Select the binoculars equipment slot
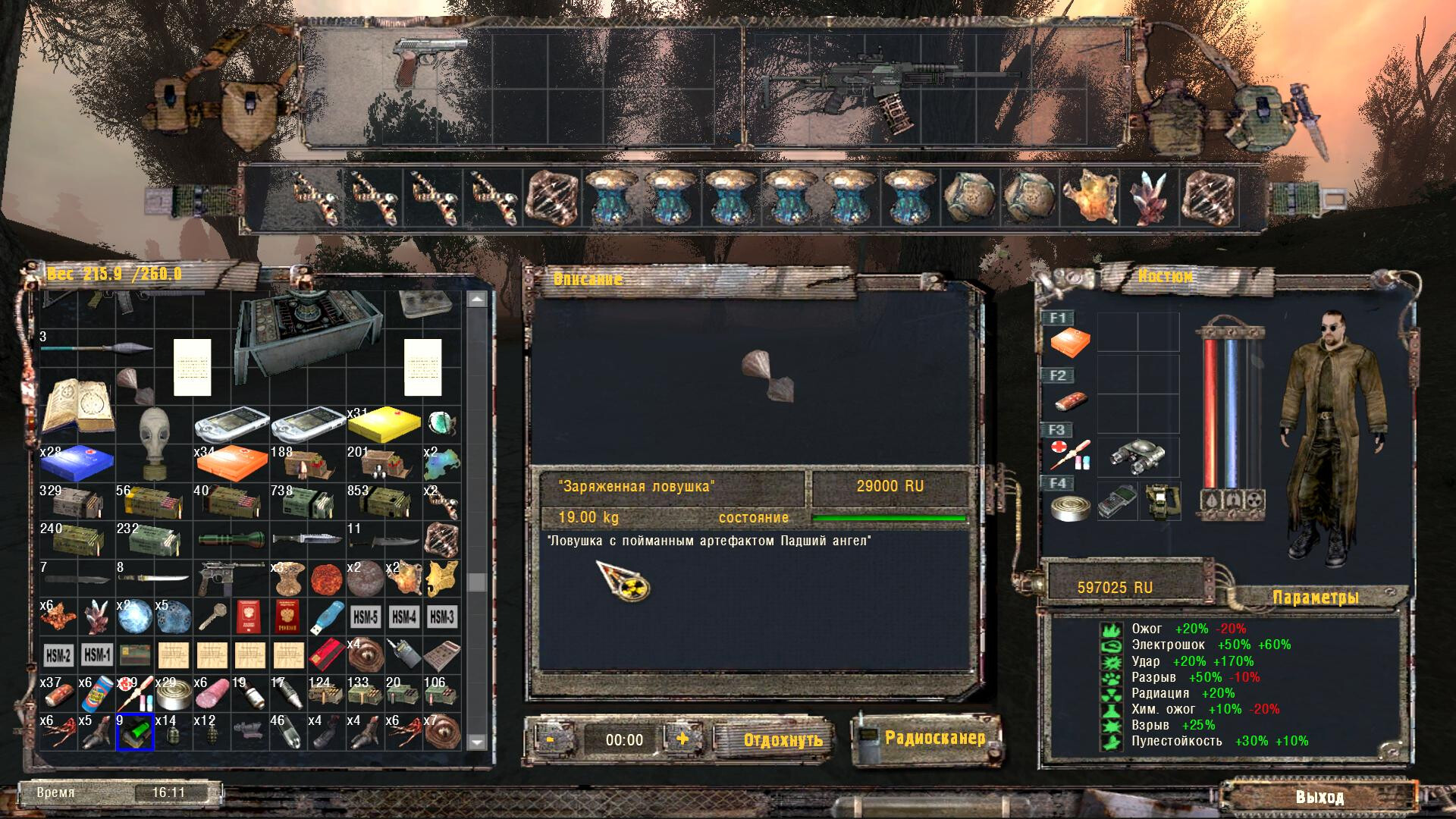Viewport: 1456px width, 819px height. click(1137, 457)
